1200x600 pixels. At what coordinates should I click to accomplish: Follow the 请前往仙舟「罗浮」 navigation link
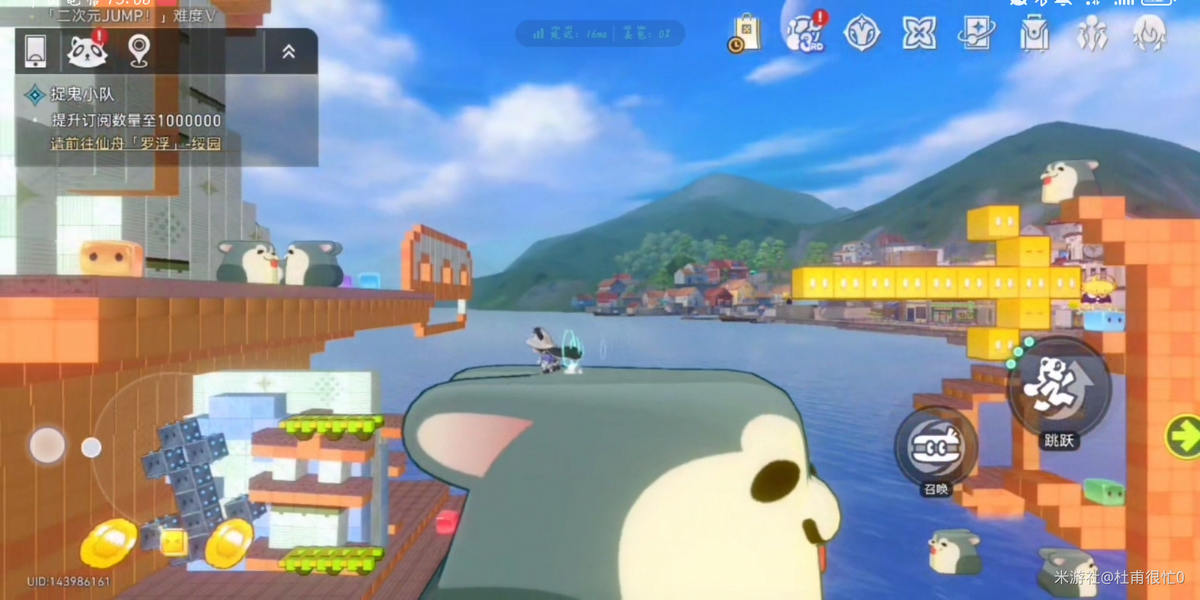point(136,144)
